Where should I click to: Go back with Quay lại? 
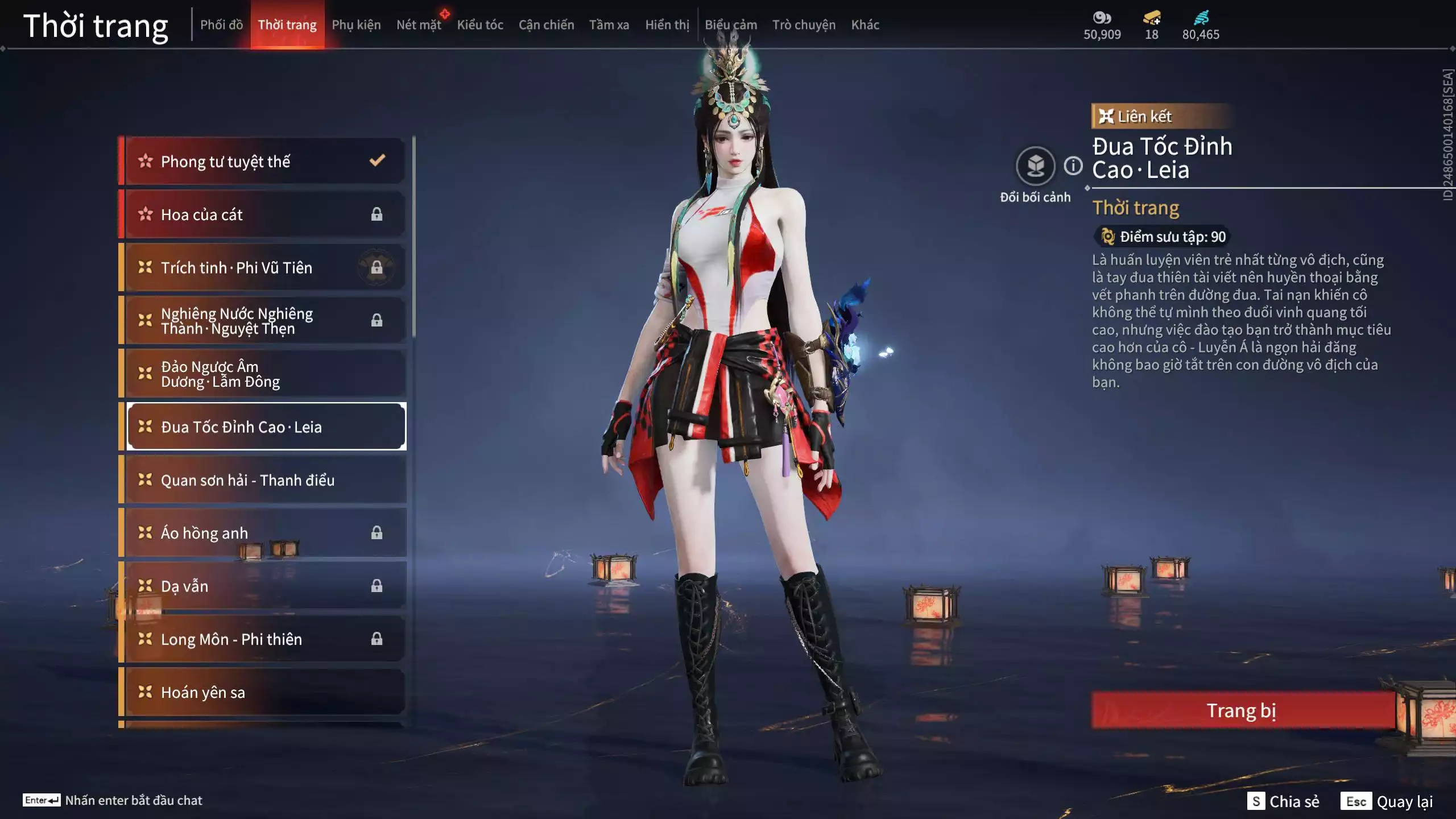[x=1387, y=801]
